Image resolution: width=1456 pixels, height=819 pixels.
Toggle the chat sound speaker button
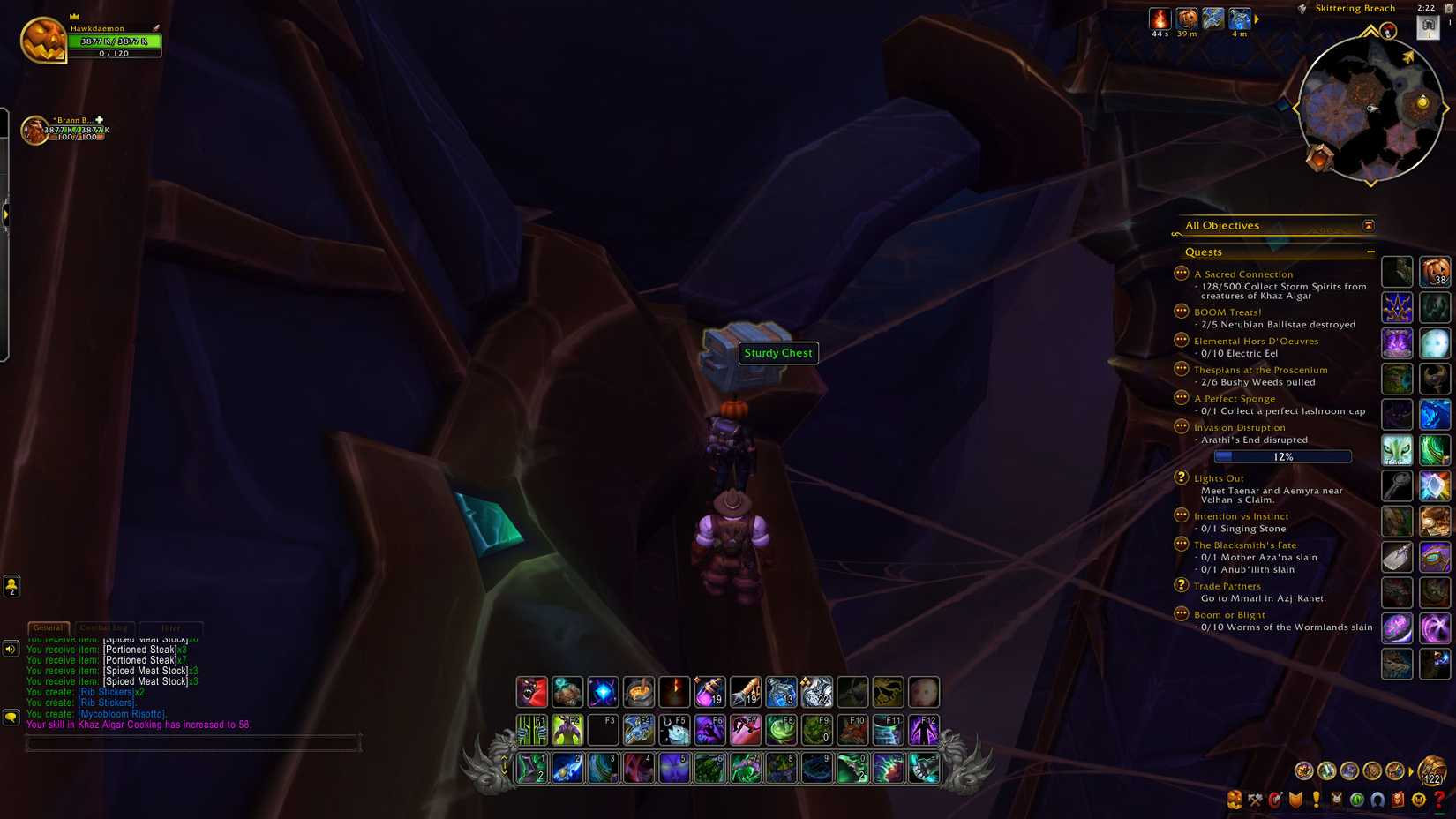10,650
